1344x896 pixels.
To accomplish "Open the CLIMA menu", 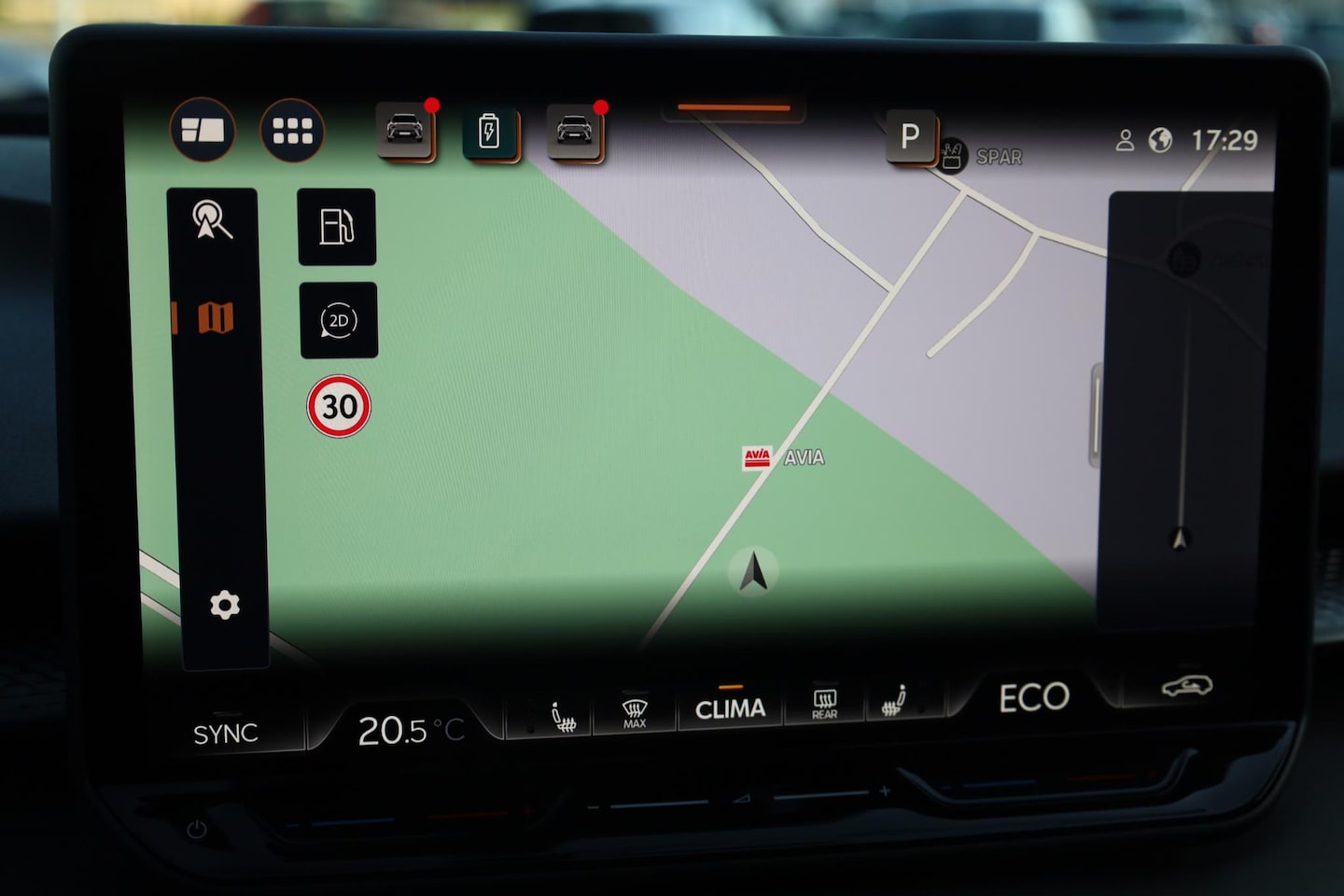I will (x=730, y=709).
